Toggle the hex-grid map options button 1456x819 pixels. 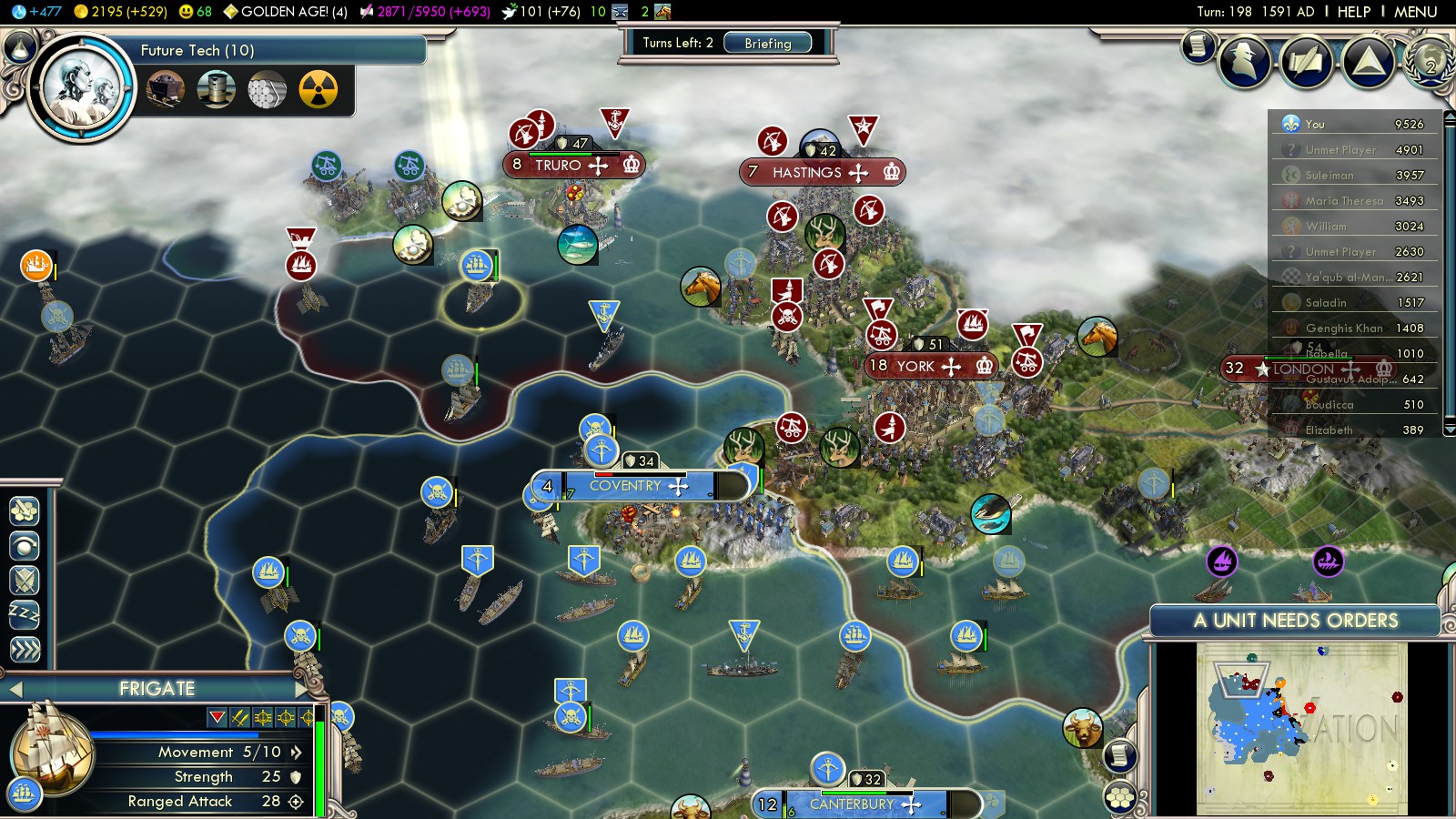1120,798
